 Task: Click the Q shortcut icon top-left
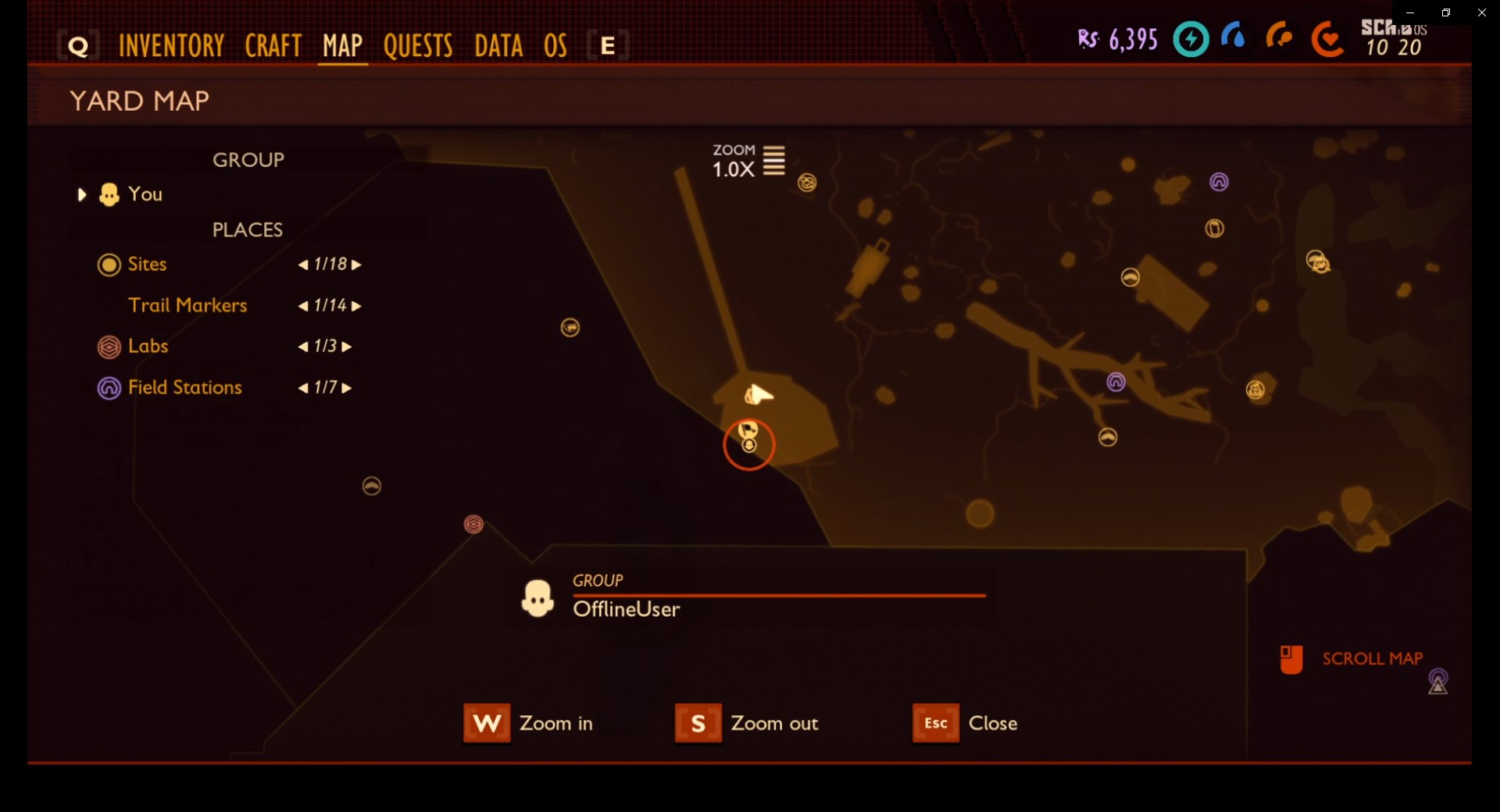(x=77, y=45)
